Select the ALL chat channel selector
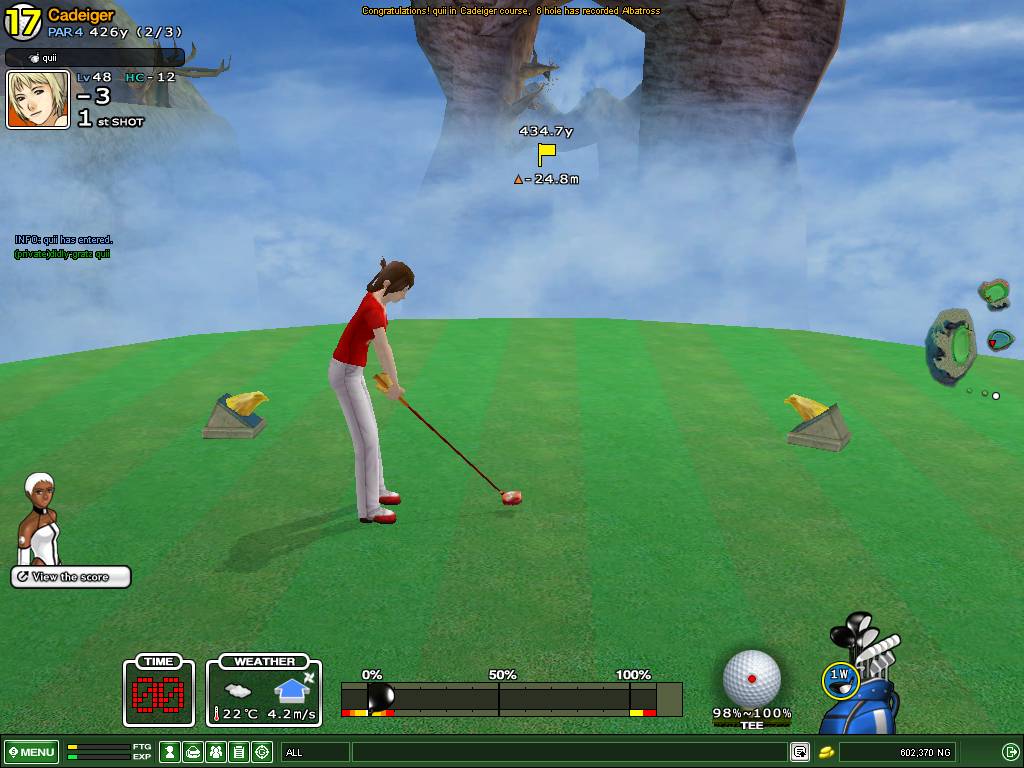The image size is (1024, 768). [x=315, y=752]
